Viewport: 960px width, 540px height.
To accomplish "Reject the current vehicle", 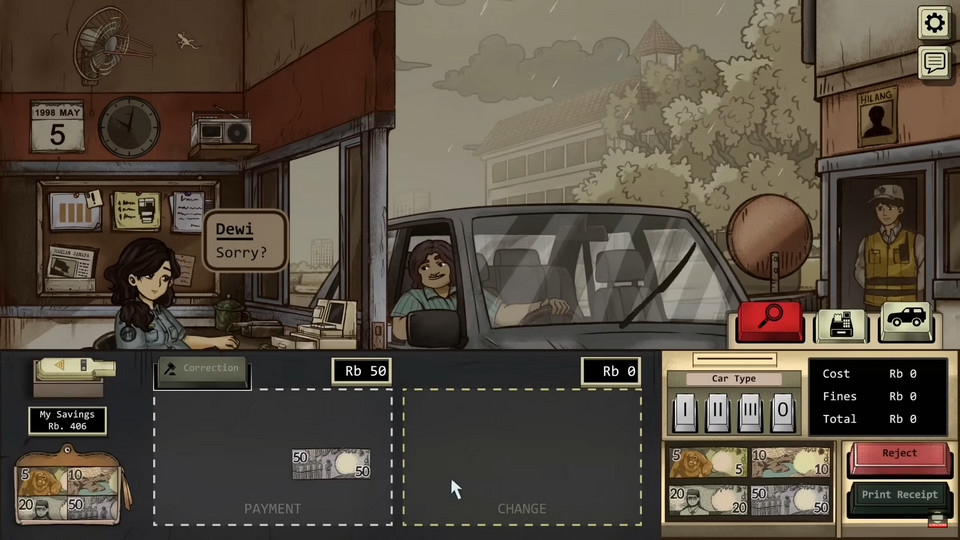I will (898, 456).
